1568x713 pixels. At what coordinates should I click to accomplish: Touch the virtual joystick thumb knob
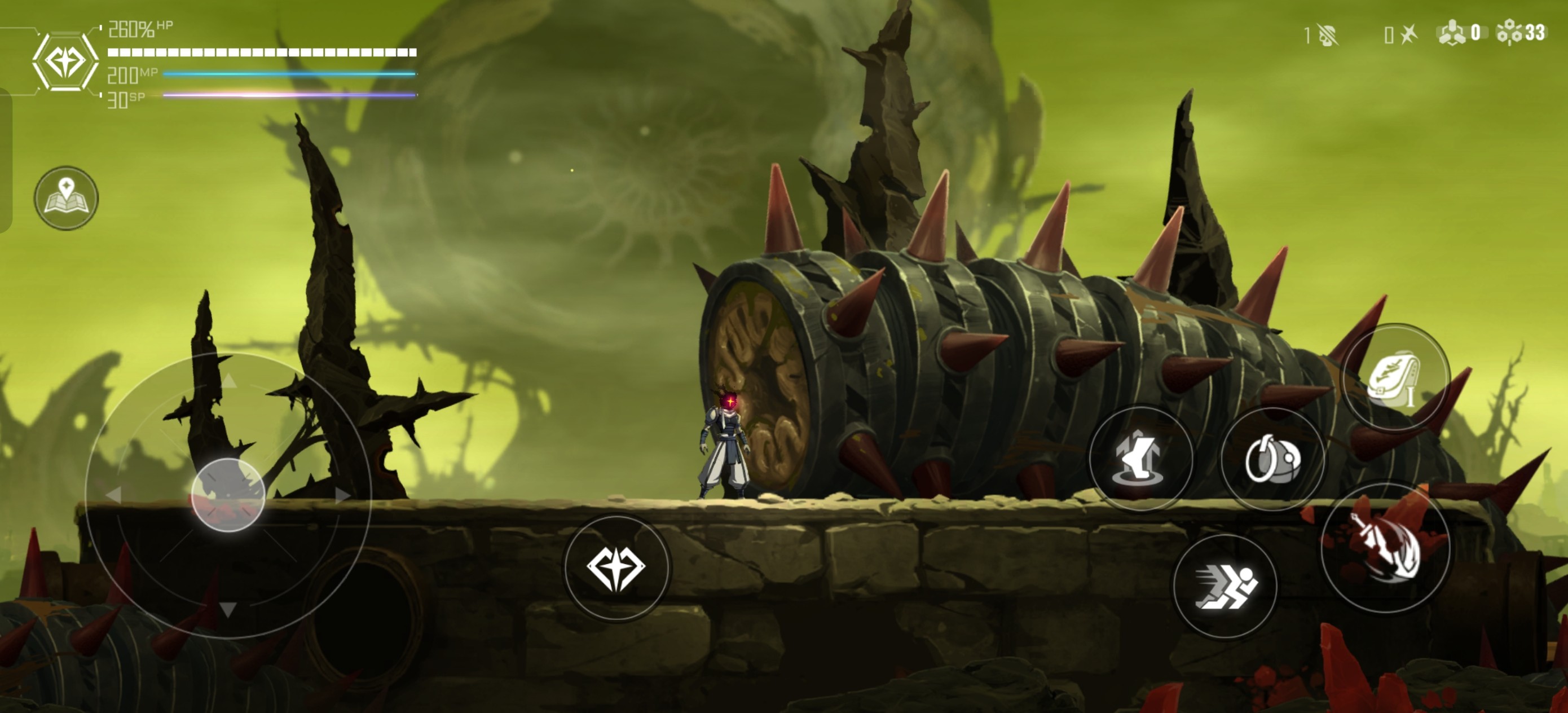[228, 495]
